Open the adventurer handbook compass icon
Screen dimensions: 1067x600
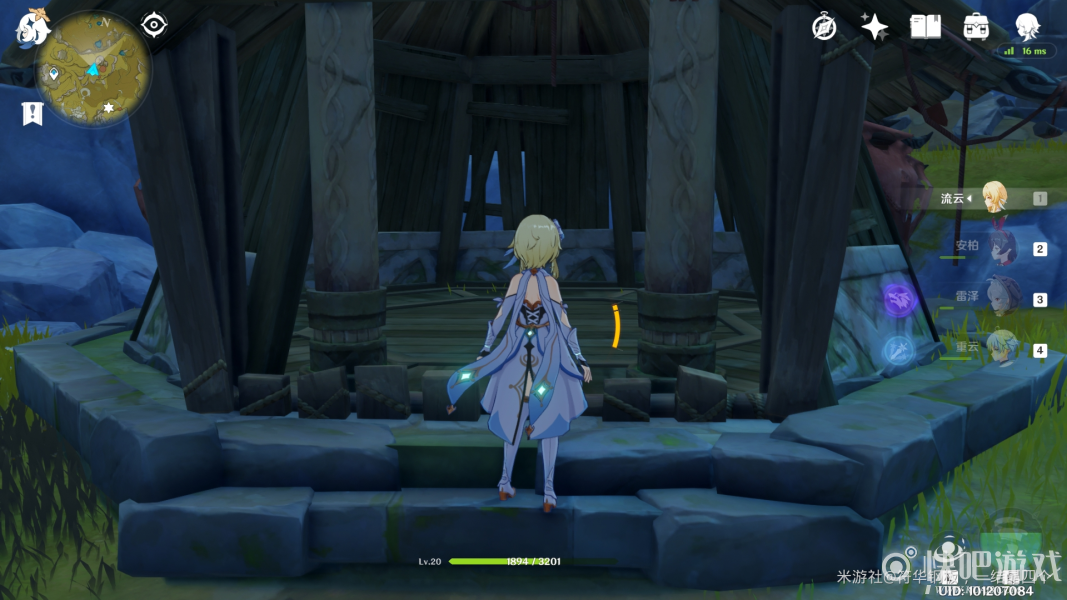[x=824, y=27]
